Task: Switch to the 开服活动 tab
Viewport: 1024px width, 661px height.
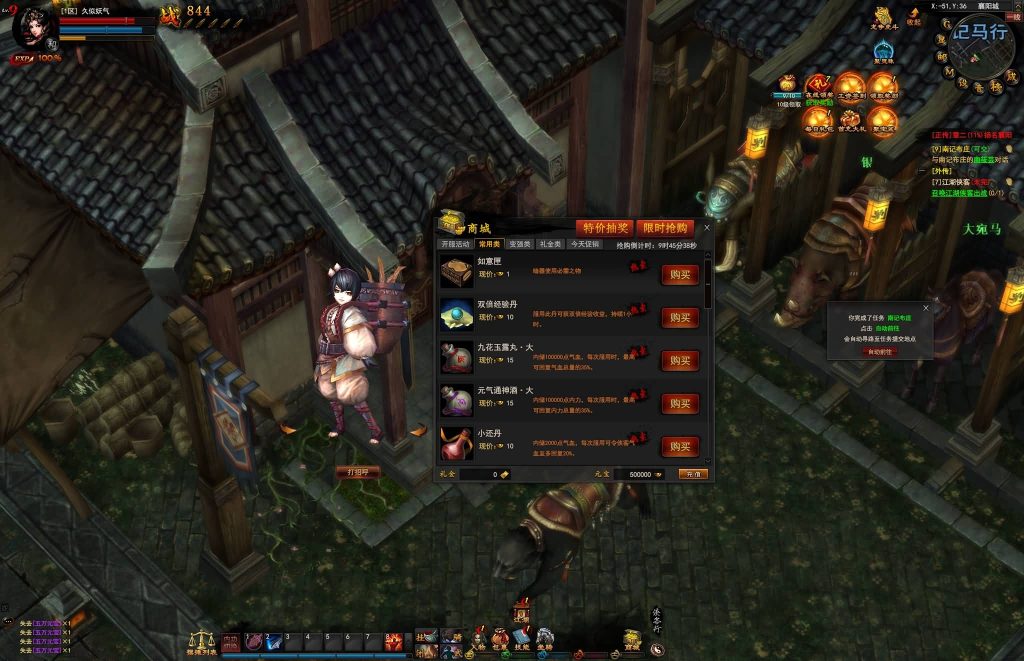Action: click(x=456, y=244)
